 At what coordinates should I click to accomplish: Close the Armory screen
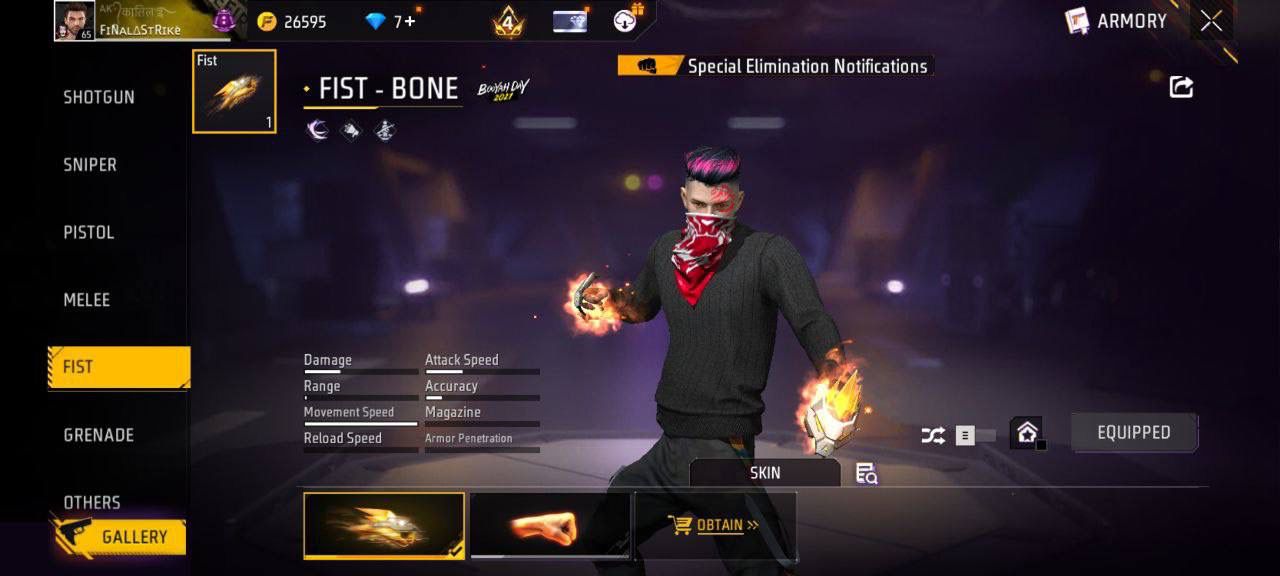tap(1211, 21)
